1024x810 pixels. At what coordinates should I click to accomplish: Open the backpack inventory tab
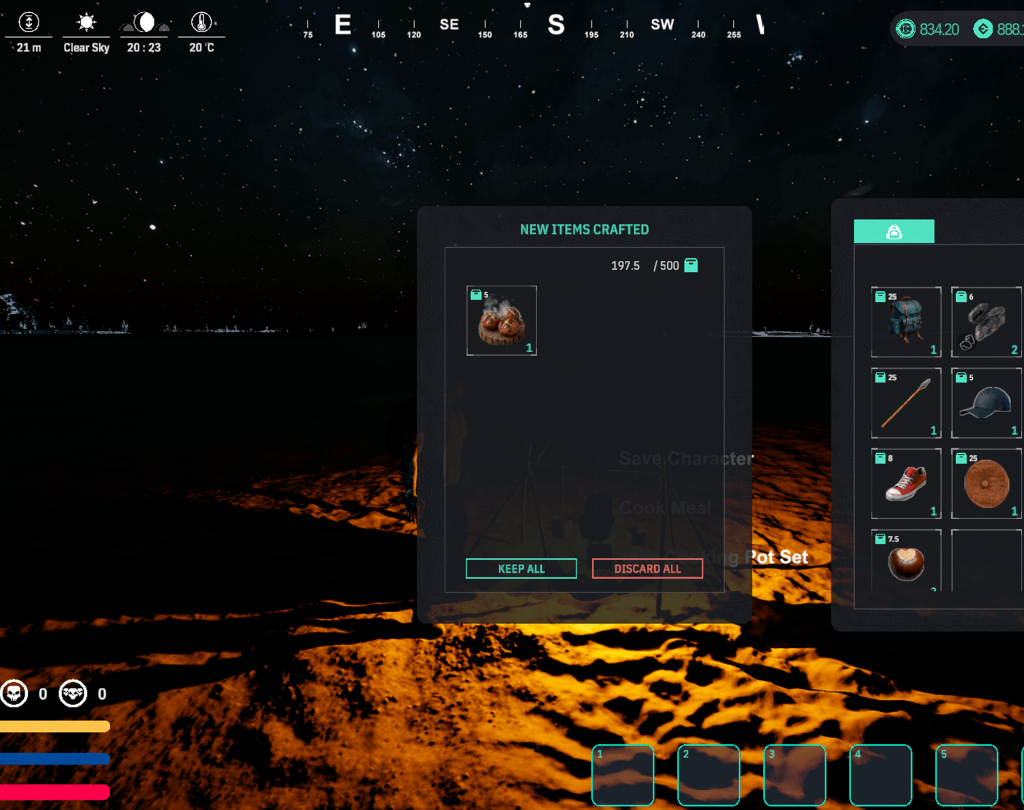click(x=894, y=232)
